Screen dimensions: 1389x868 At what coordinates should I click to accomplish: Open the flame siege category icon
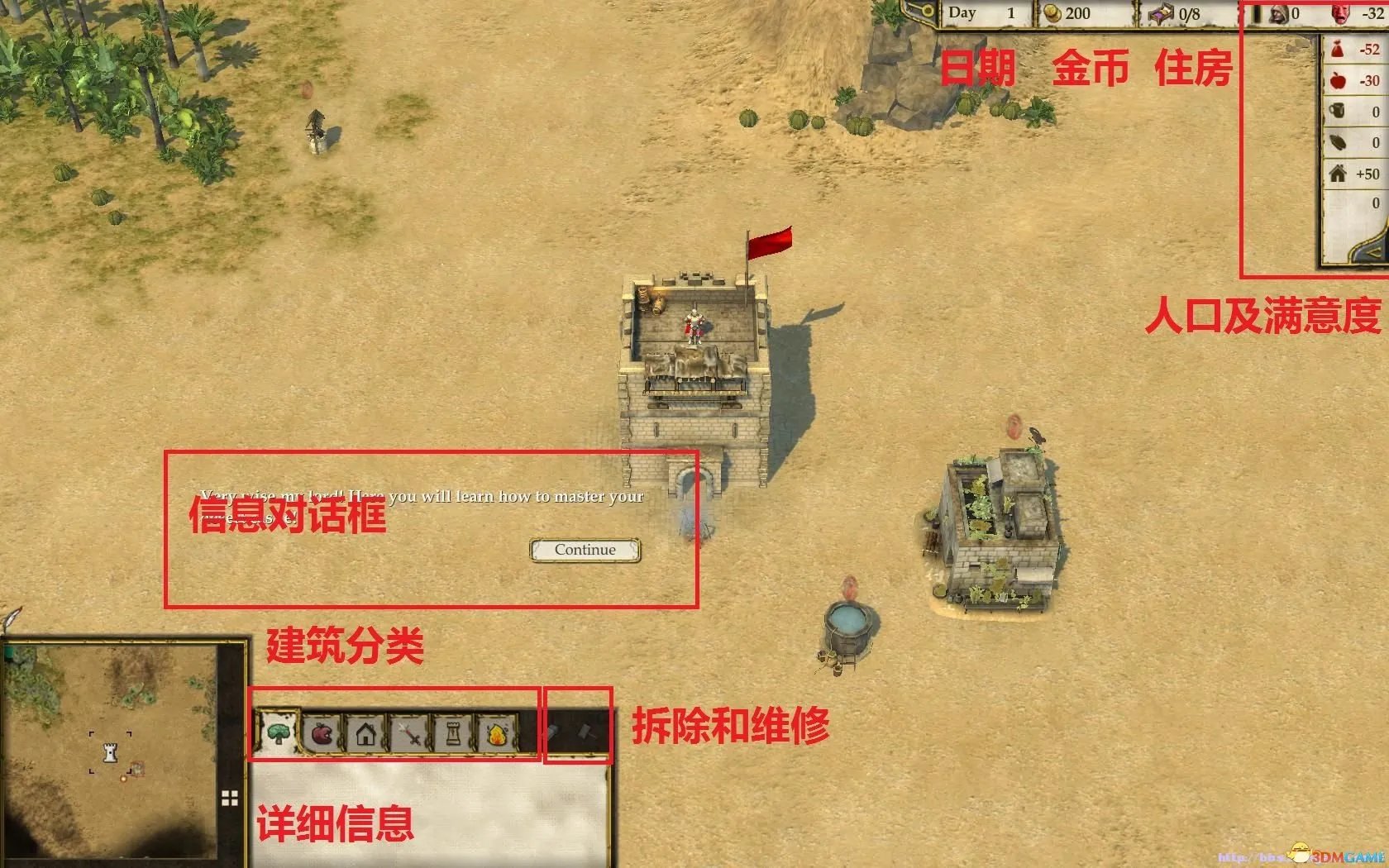(497, 732)
